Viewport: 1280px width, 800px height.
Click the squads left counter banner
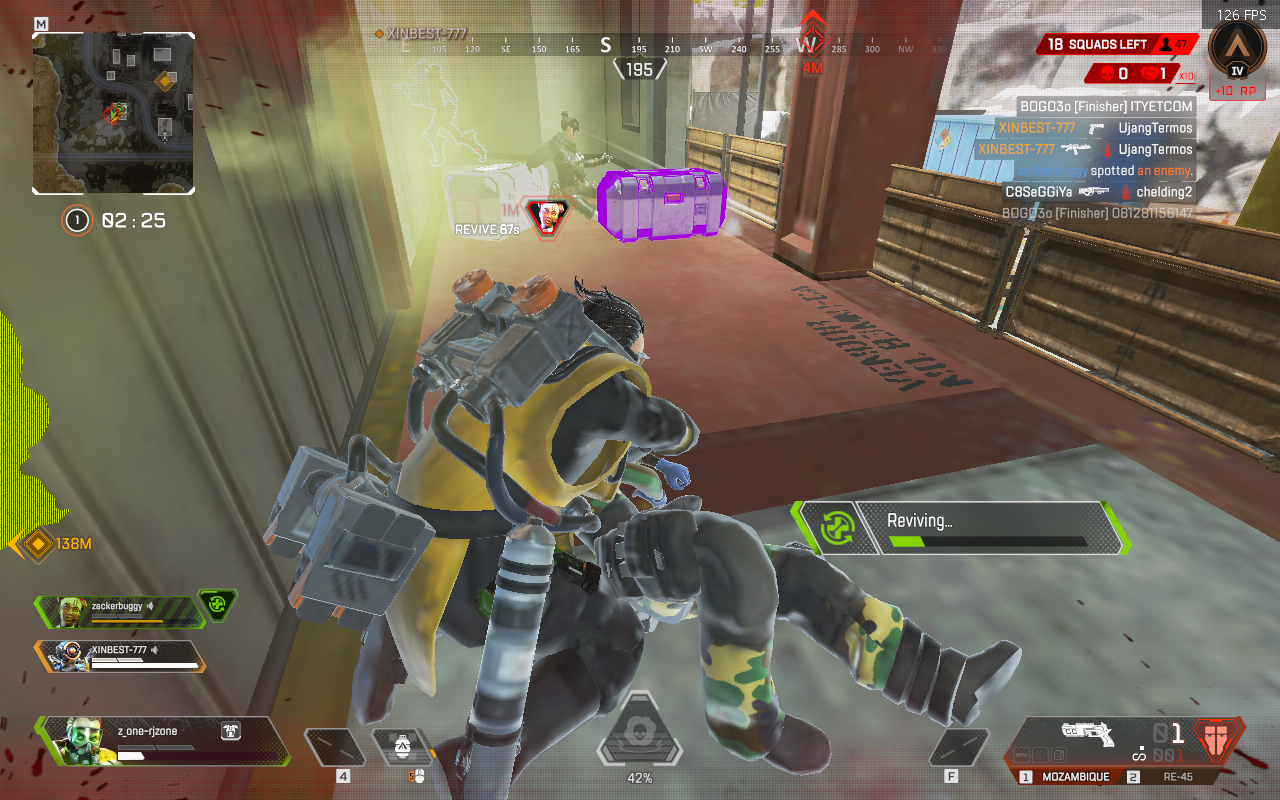(1116, 45)
